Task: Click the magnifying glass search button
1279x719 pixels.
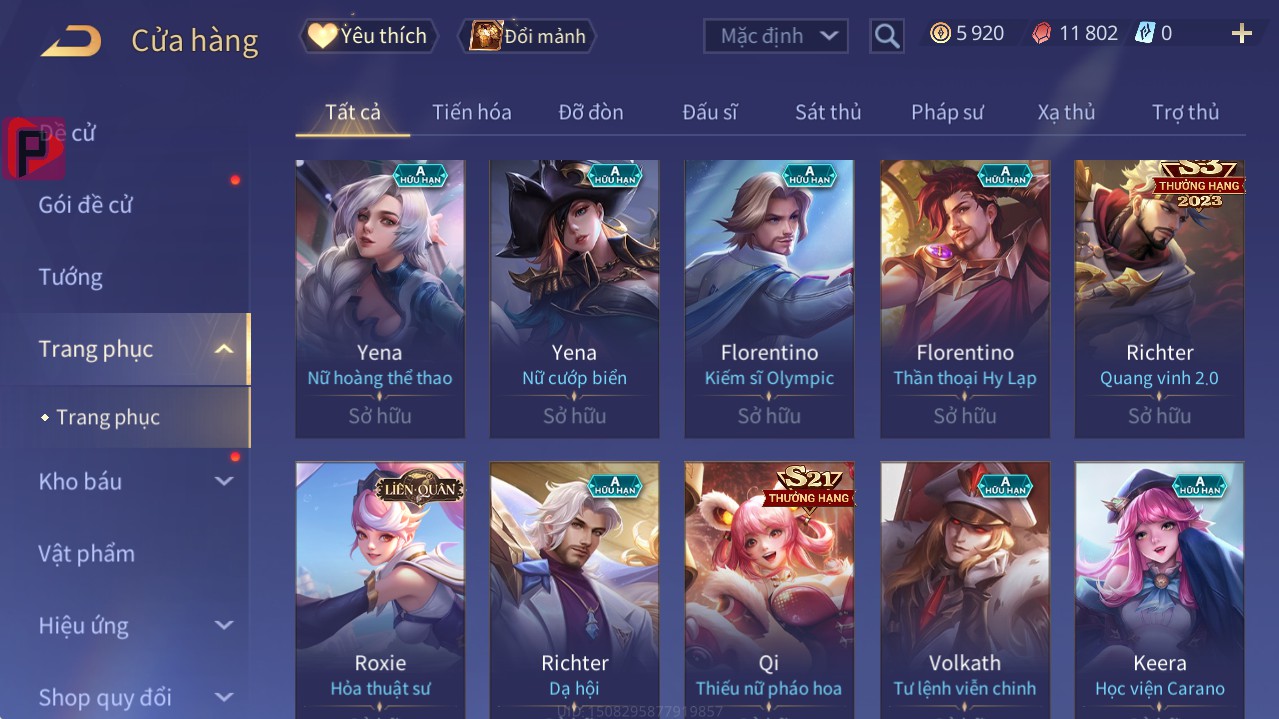Action: (886, 36)
